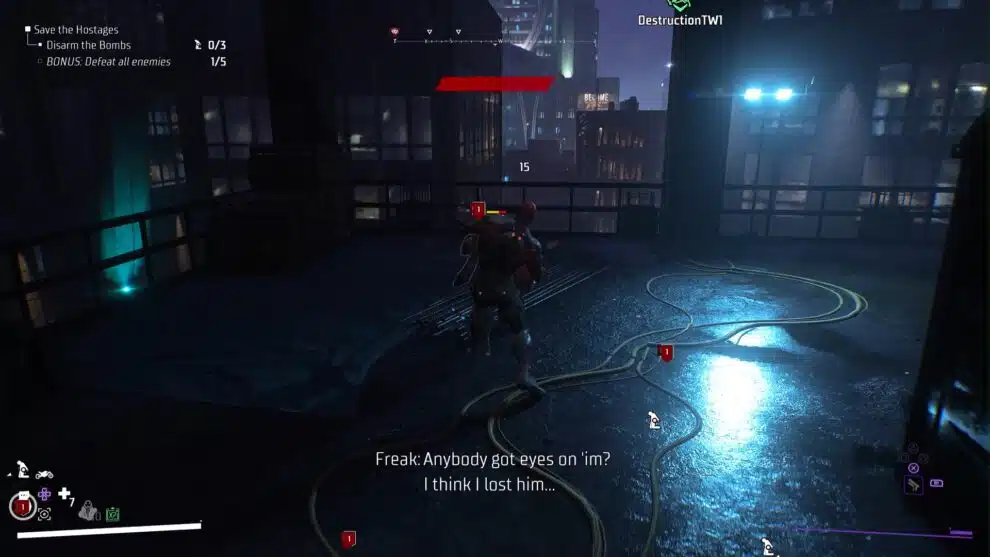
Task: Click the red circular character portrait
Action: click(x=23, y=507)
